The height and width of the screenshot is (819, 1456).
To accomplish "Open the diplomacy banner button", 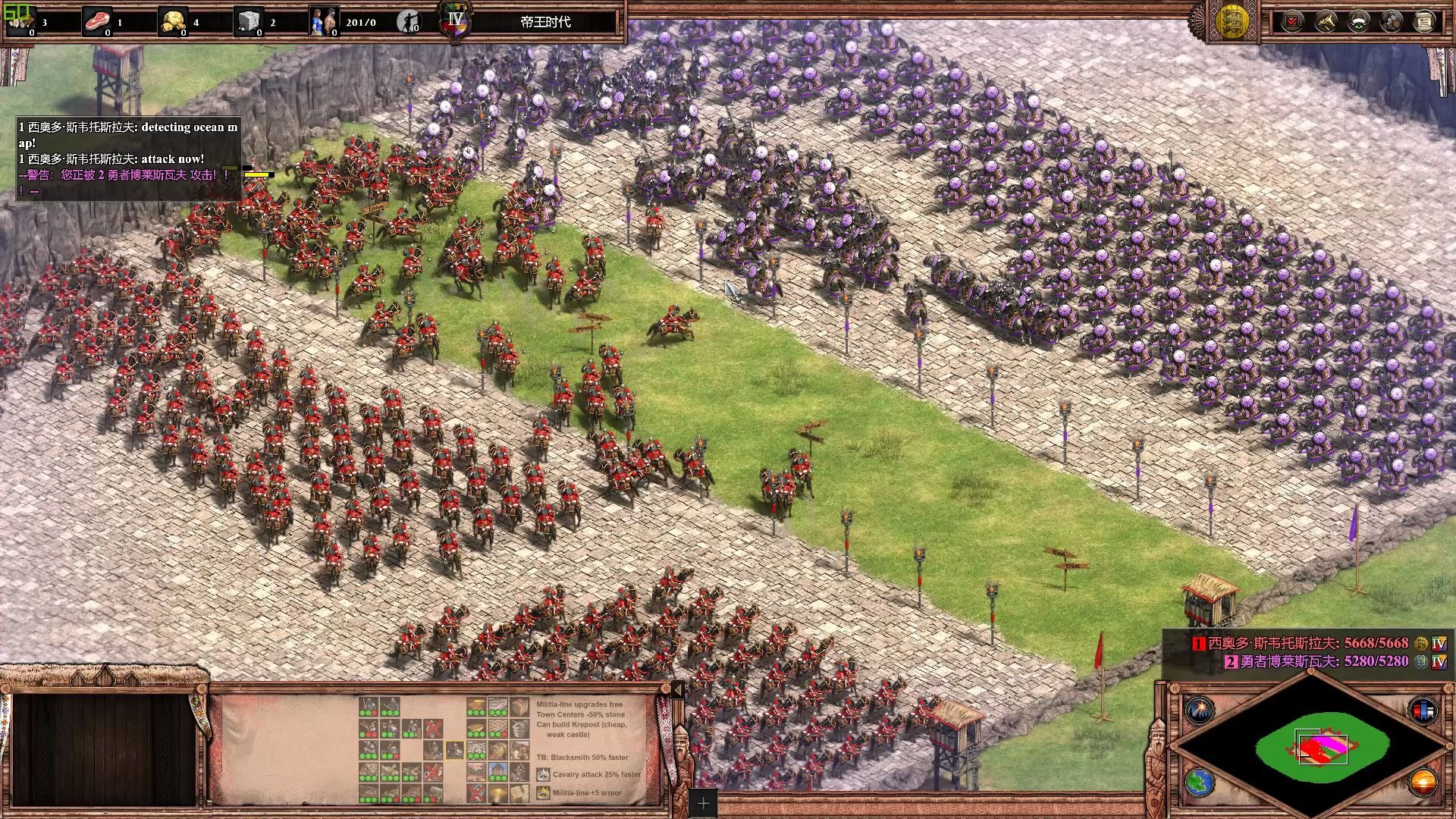I will (1358, 21).
